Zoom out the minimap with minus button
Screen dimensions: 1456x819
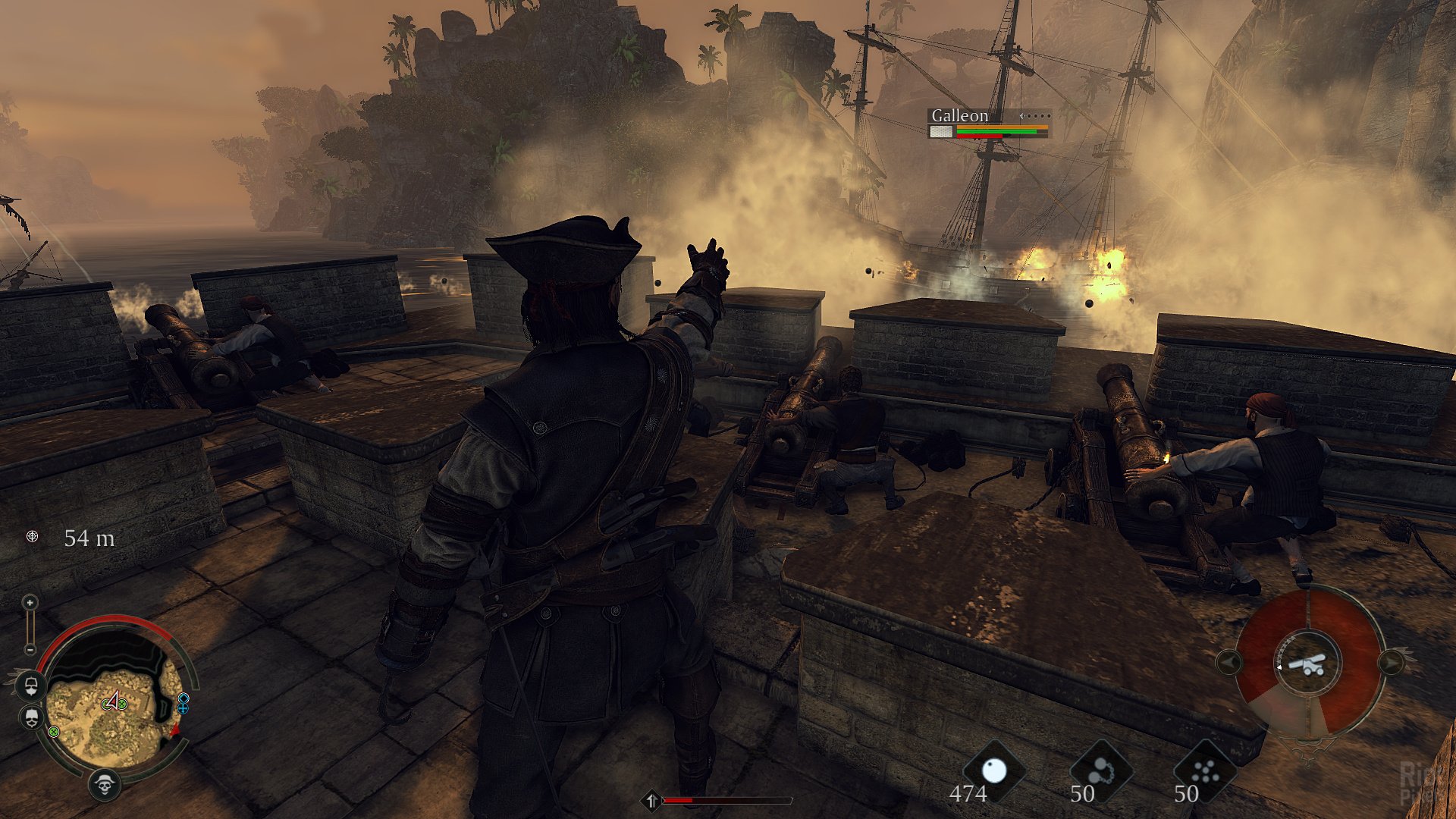pos(30,649)
